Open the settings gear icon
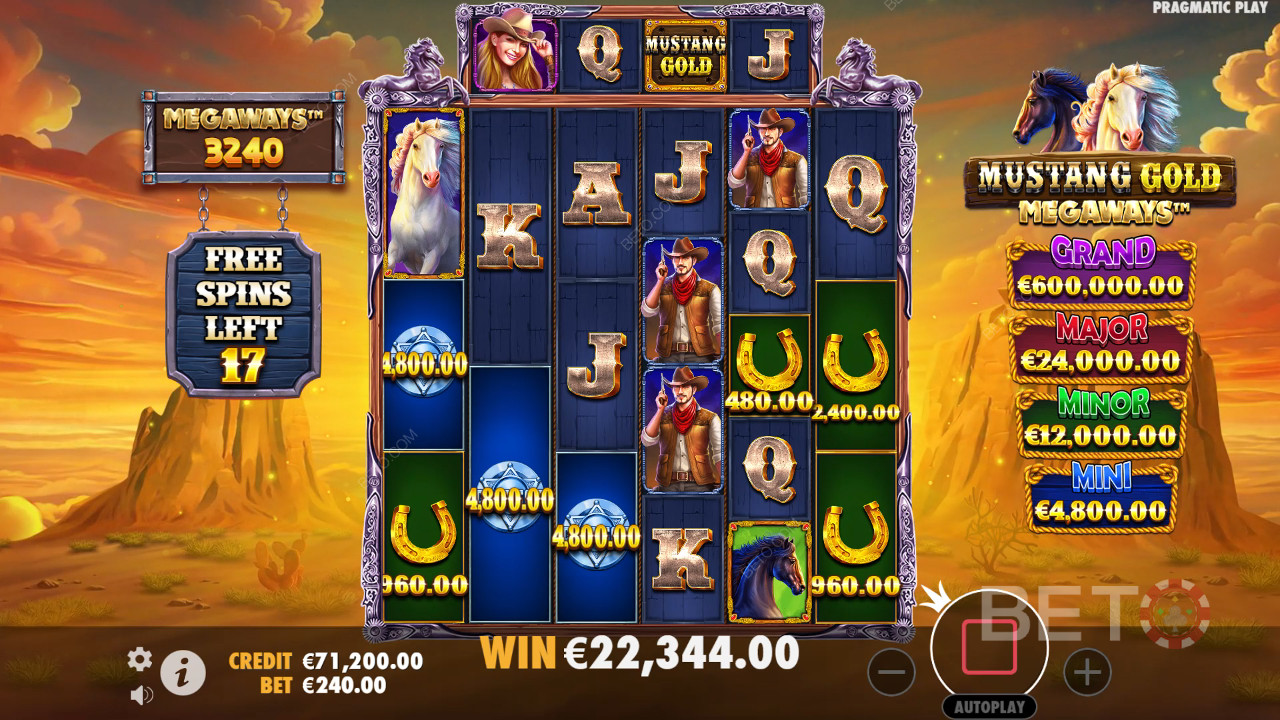Screen dimensions: 1280x720 click(140, 658)
